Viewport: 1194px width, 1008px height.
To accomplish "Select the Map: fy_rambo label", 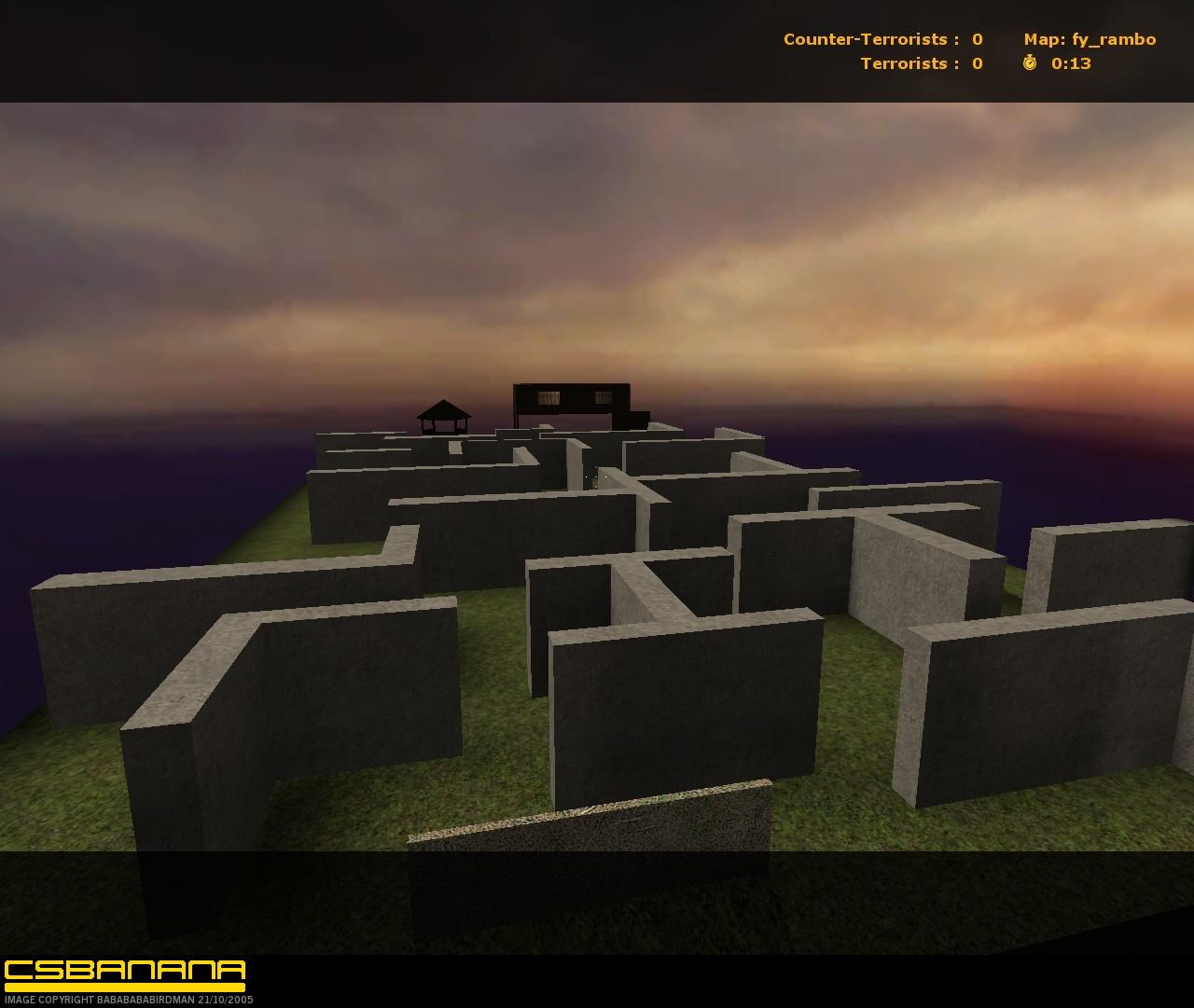I will pos(1090,39).
